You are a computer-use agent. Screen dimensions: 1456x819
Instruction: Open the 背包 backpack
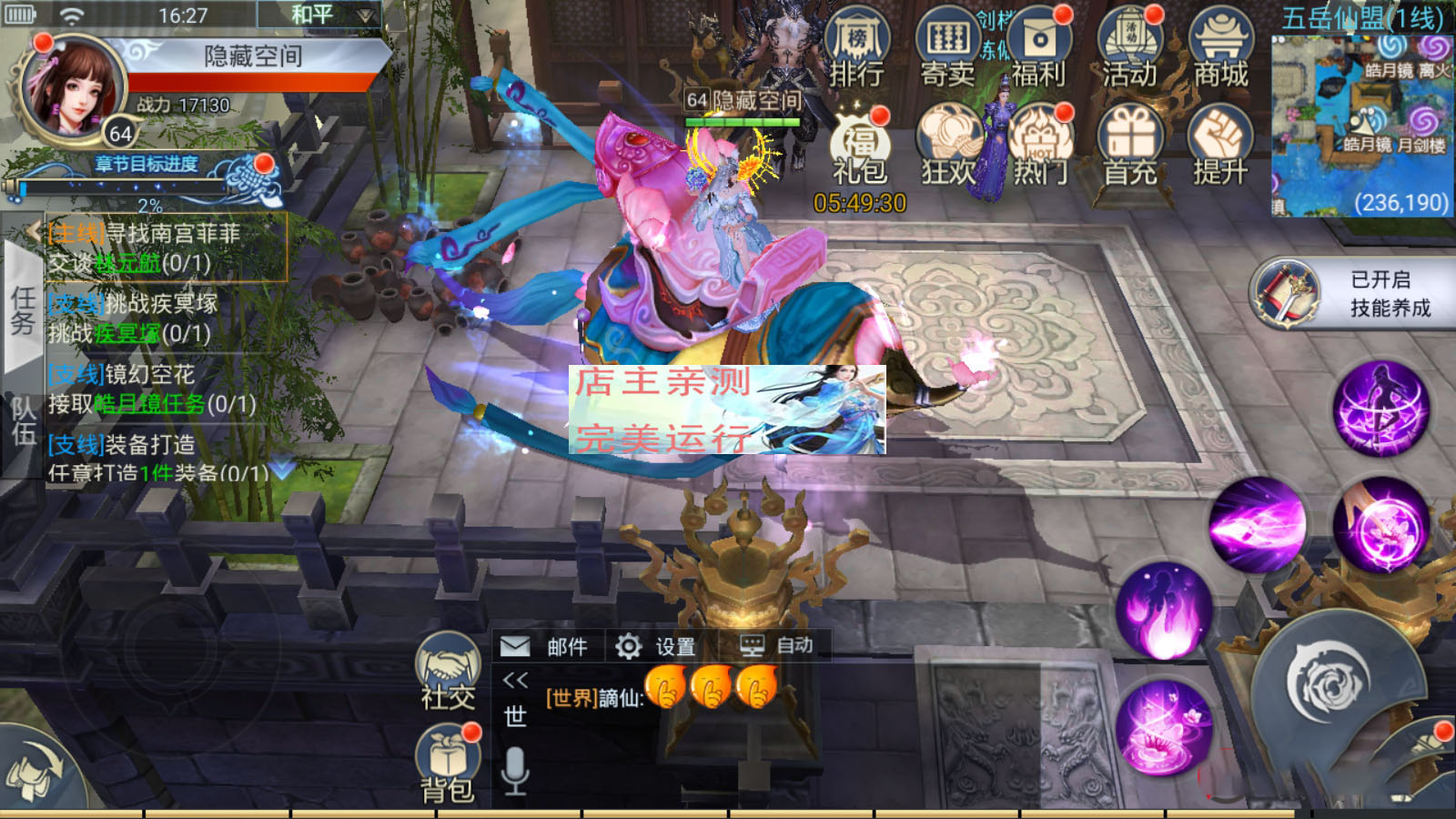pyautogui.click(x=447, y=763)
